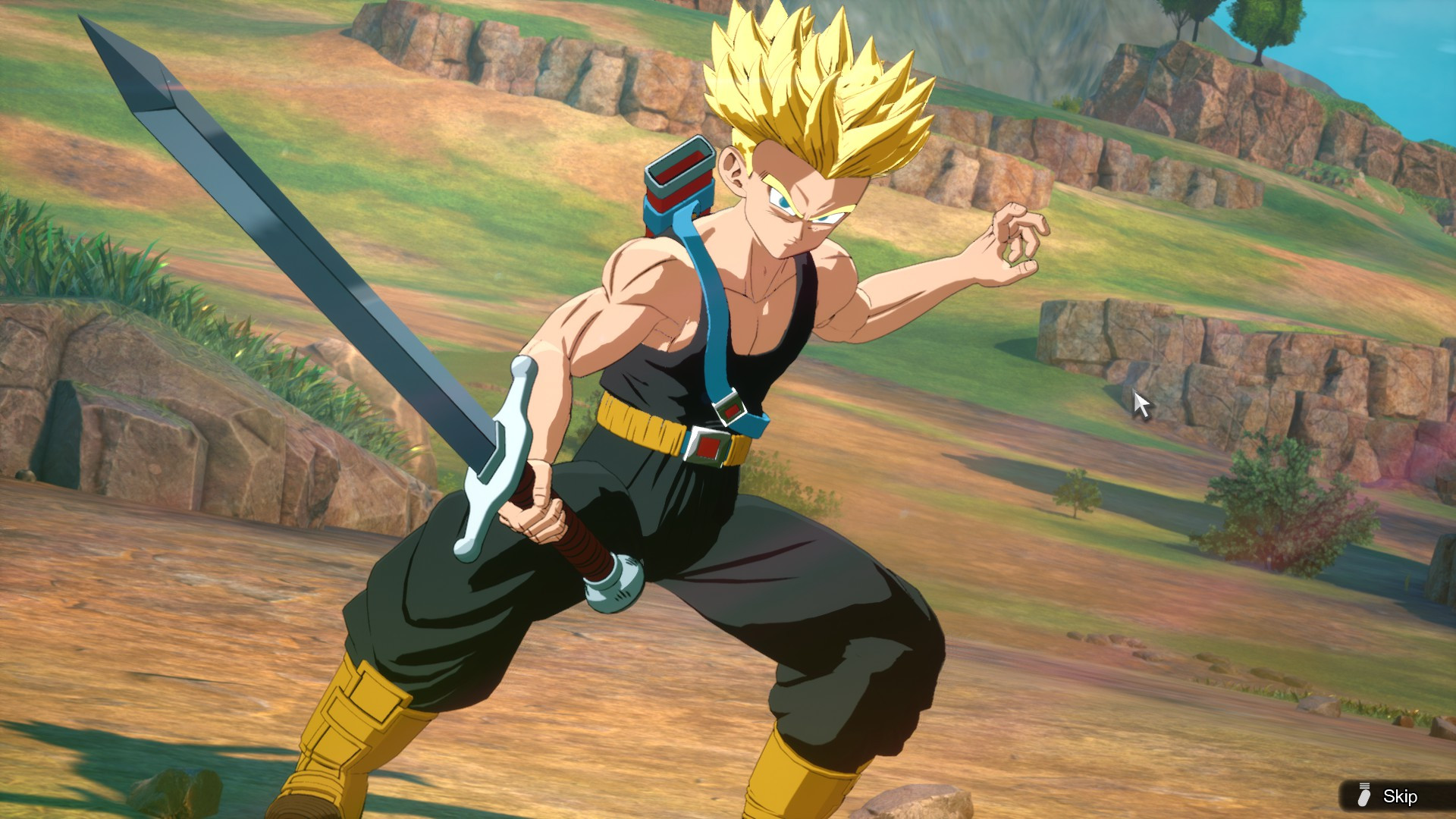Click the blue shoulder strap buckle
This screenshot has height=819, width=1456.
[x=730, y=409]
